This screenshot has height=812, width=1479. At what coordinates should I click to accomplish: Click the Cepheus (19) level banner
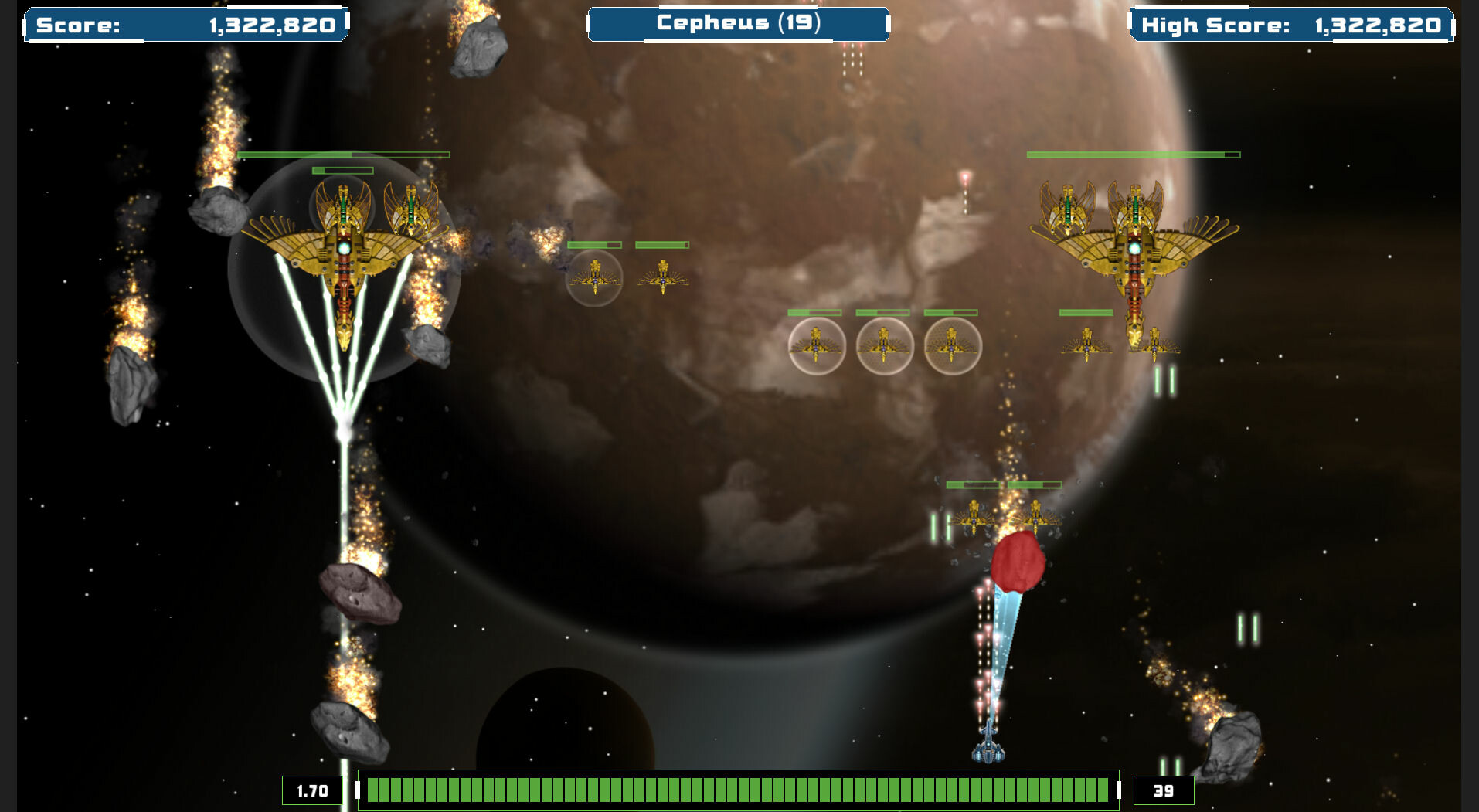coord(738,25)
